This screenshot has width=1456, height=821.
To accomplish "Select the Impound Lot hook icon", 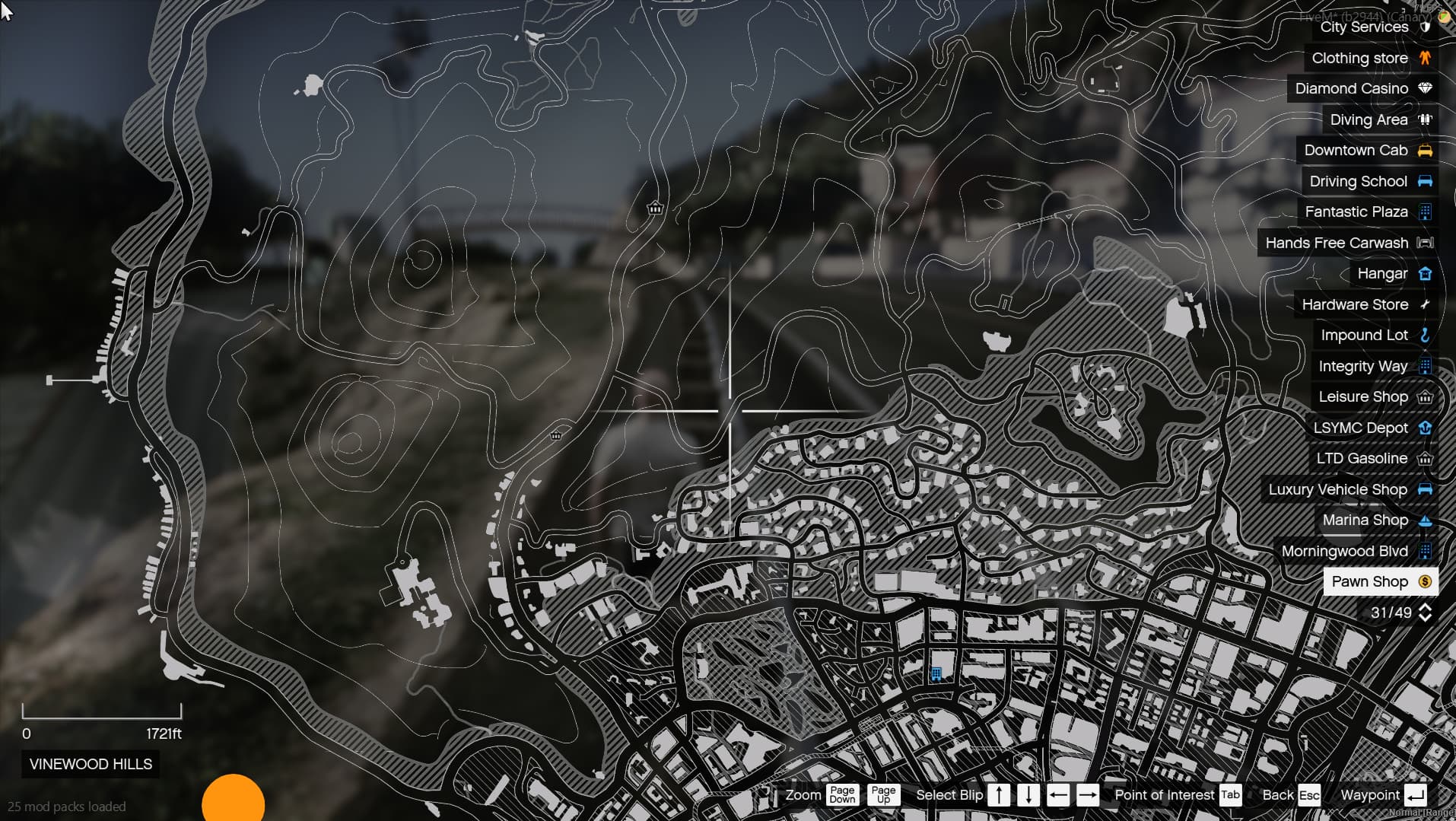I will (1426, 335).
